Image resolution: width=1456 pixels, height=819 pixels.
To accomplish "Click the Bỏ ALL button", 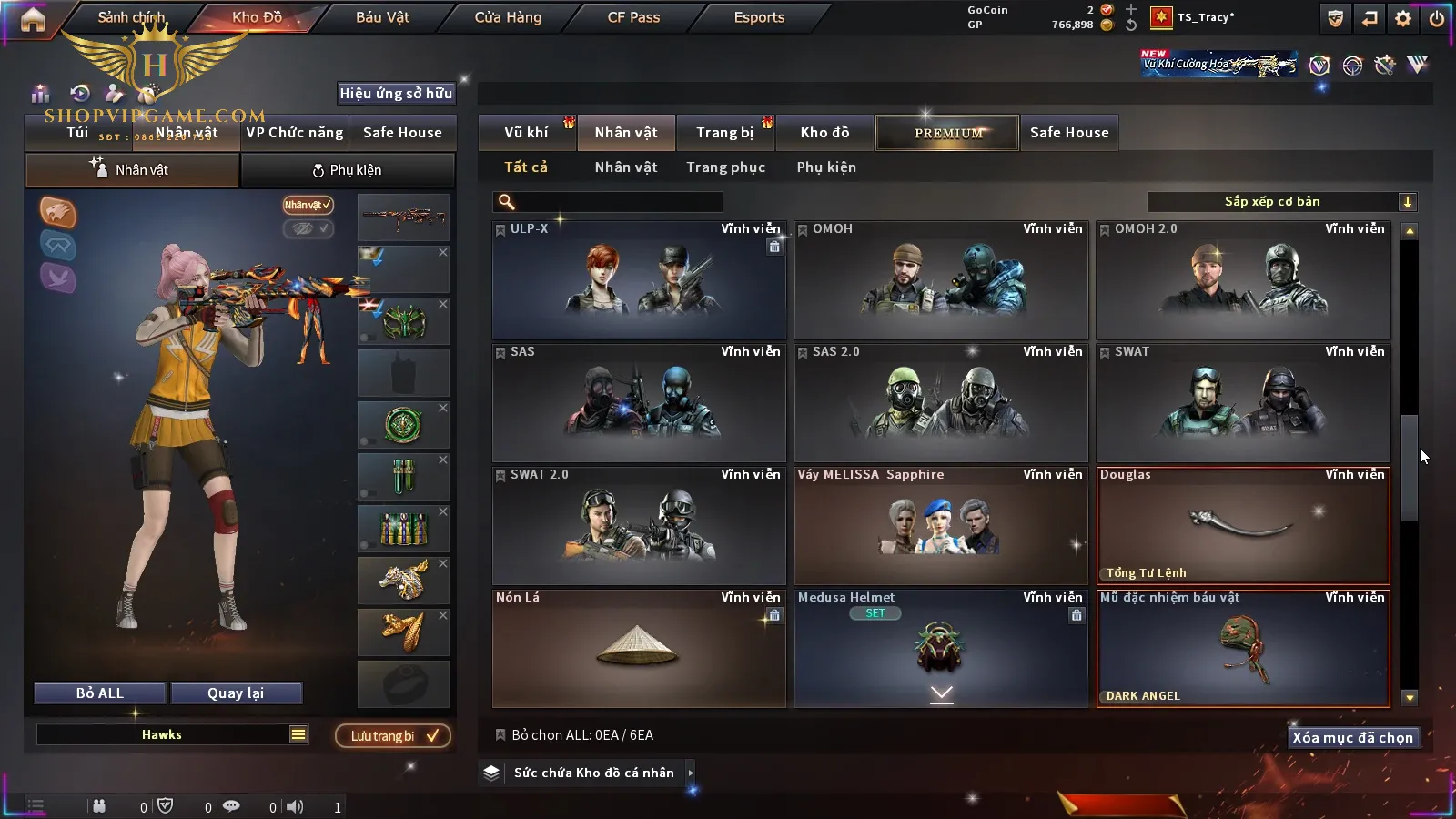I will pos(100,693).
